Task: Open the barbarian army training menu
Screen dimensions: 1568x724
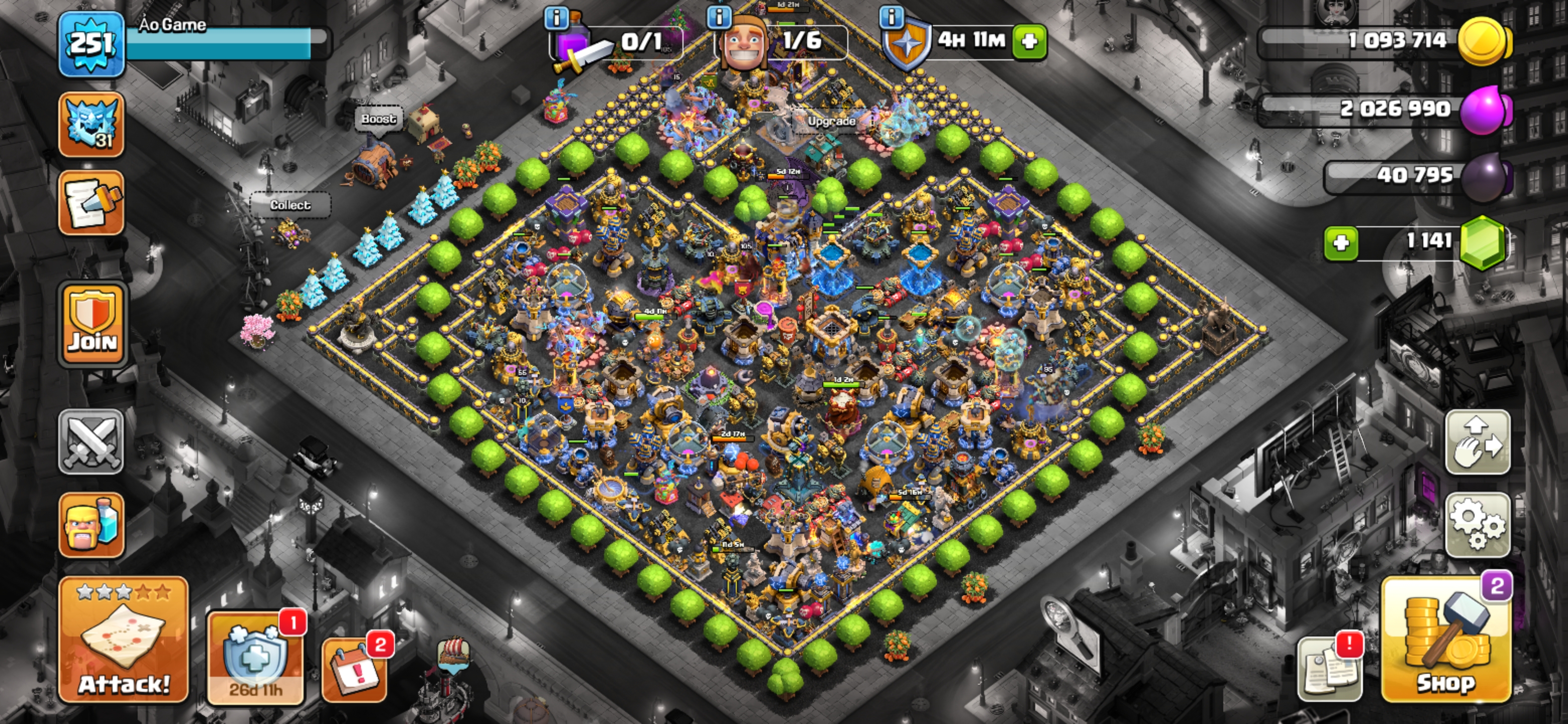Action: click(x=91, y=525)
